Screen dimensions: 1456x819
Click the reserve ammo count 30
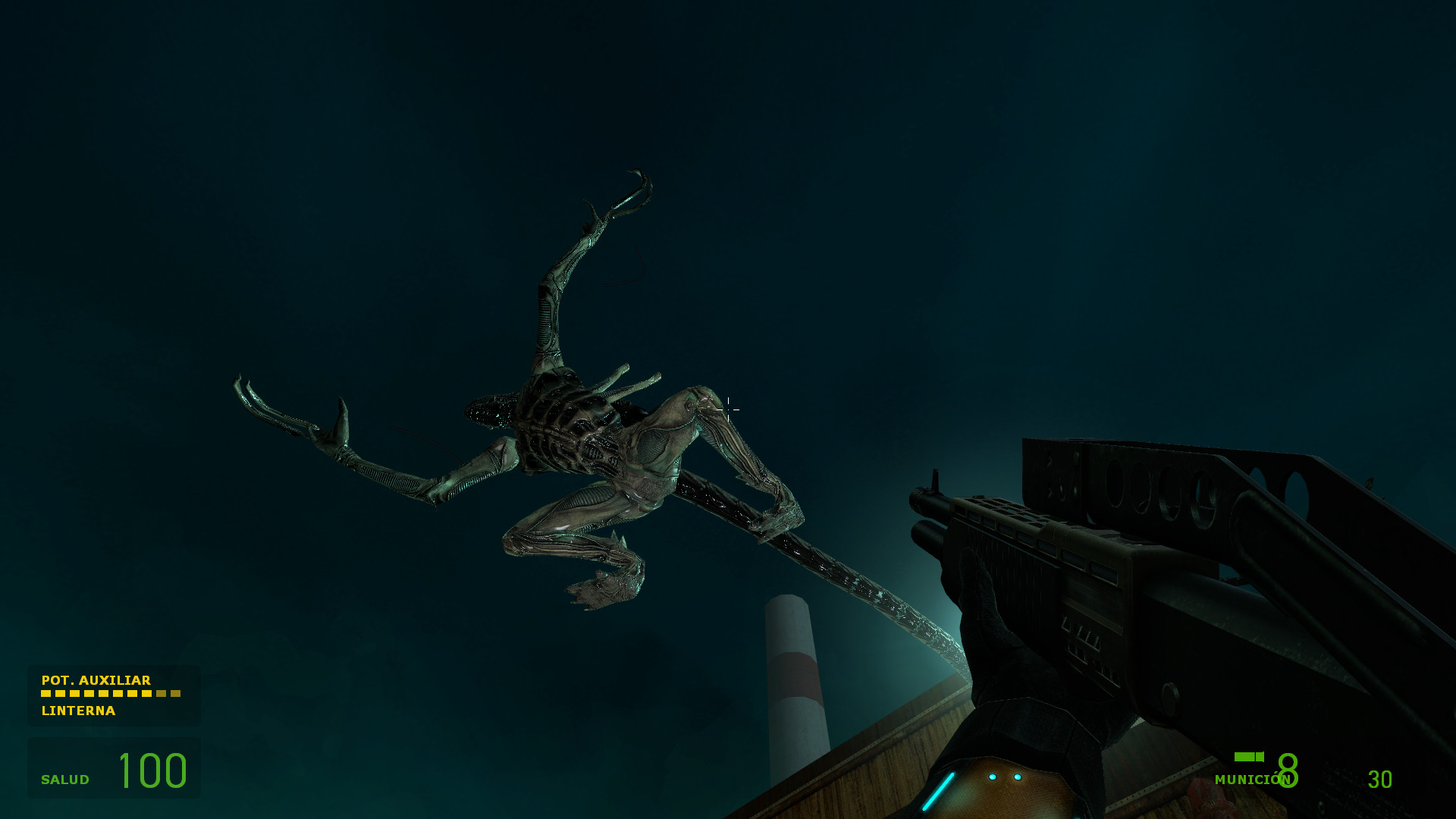coord(1382,780)
